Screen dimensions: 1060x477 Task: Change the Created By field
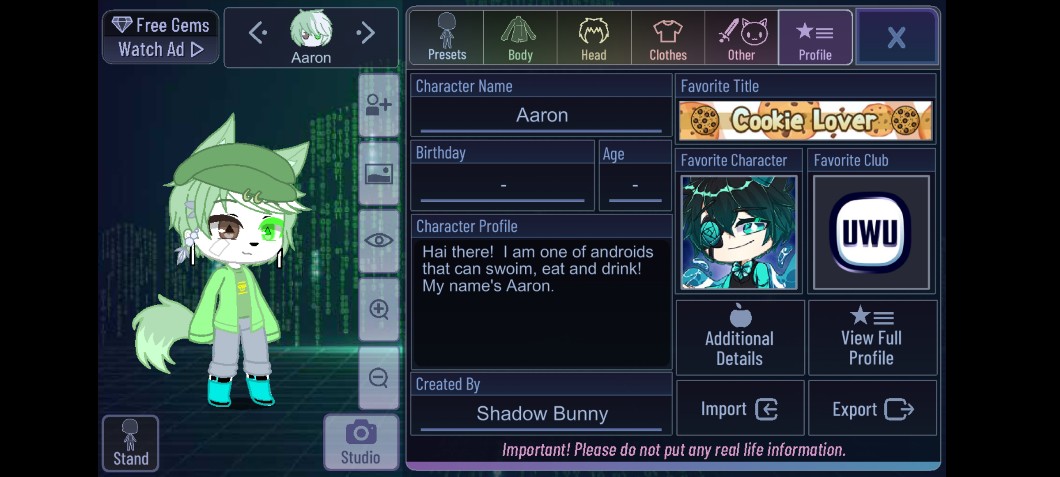pos(541,414)
